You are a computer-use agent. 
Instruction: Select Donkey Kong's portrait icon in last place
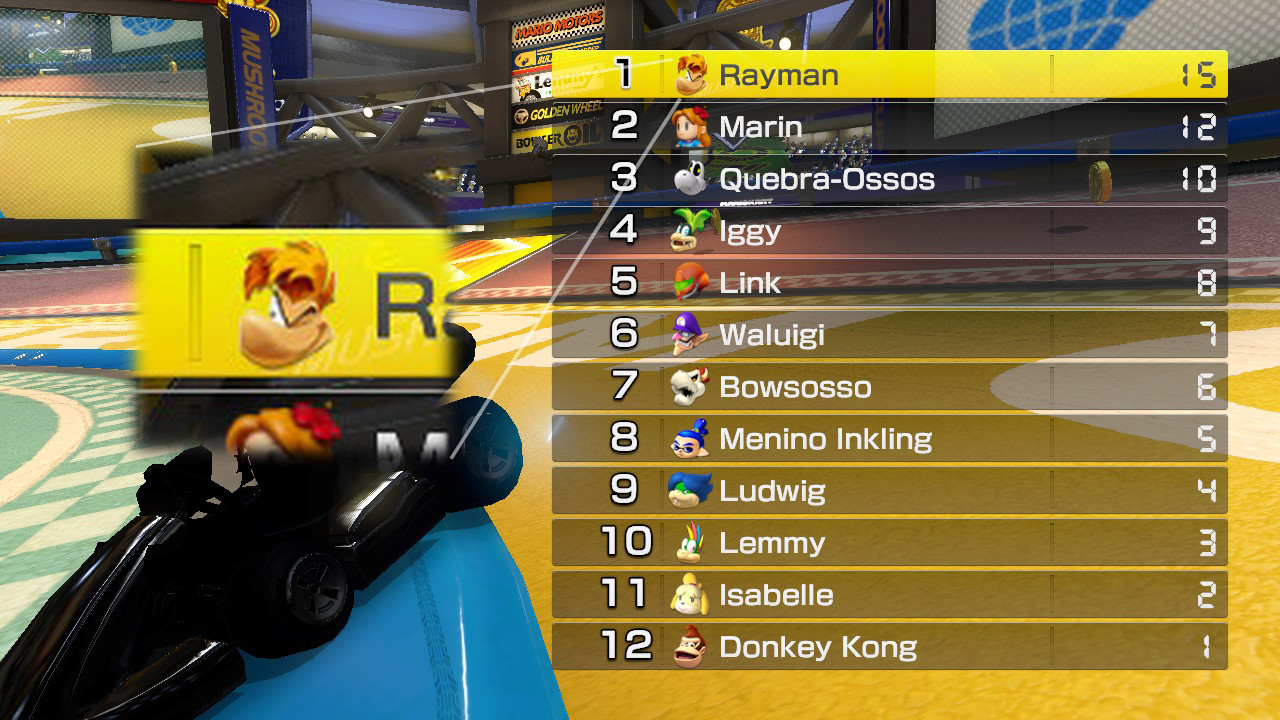coord(689,646)
